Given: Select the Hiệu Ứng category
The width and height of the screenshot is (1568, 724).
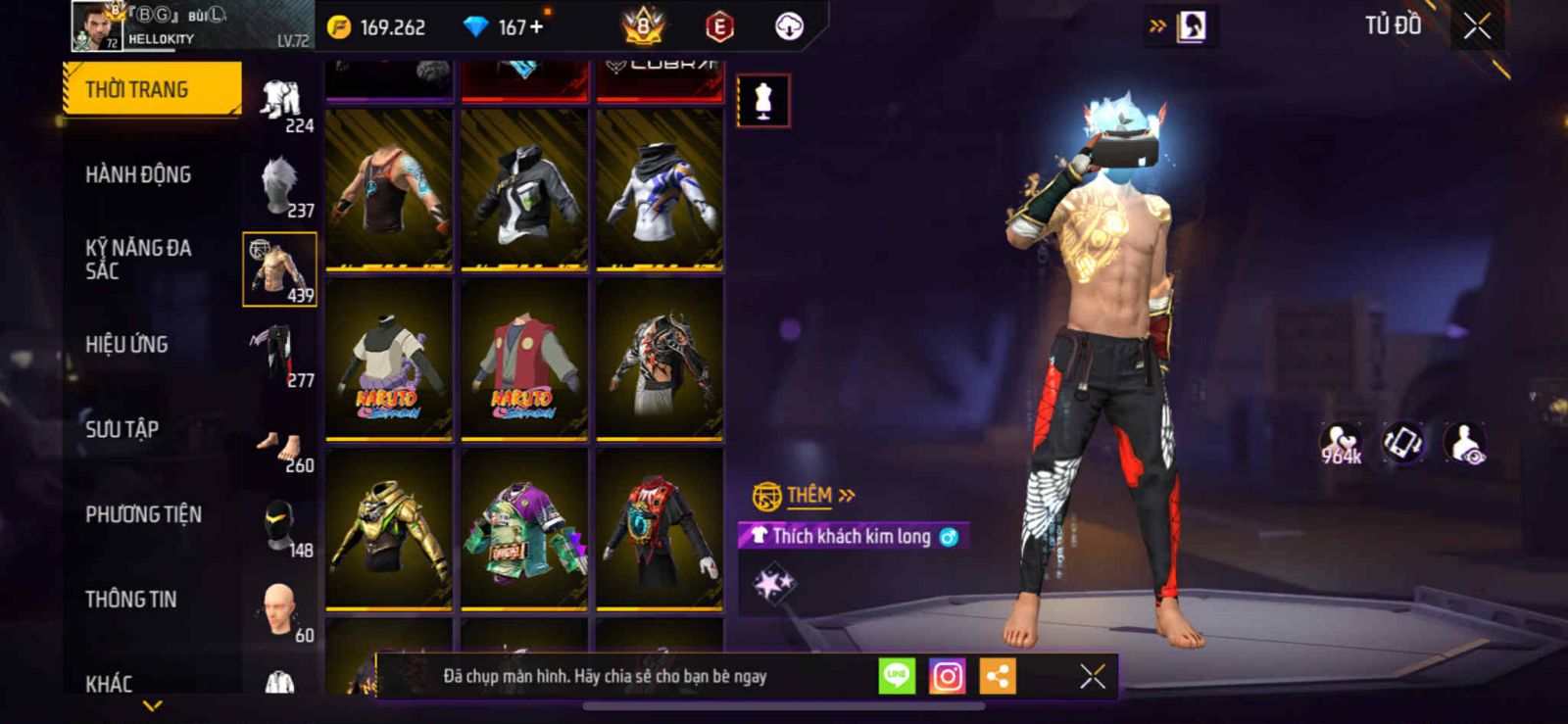Looking at the screenshot, I should click(126, 344).
